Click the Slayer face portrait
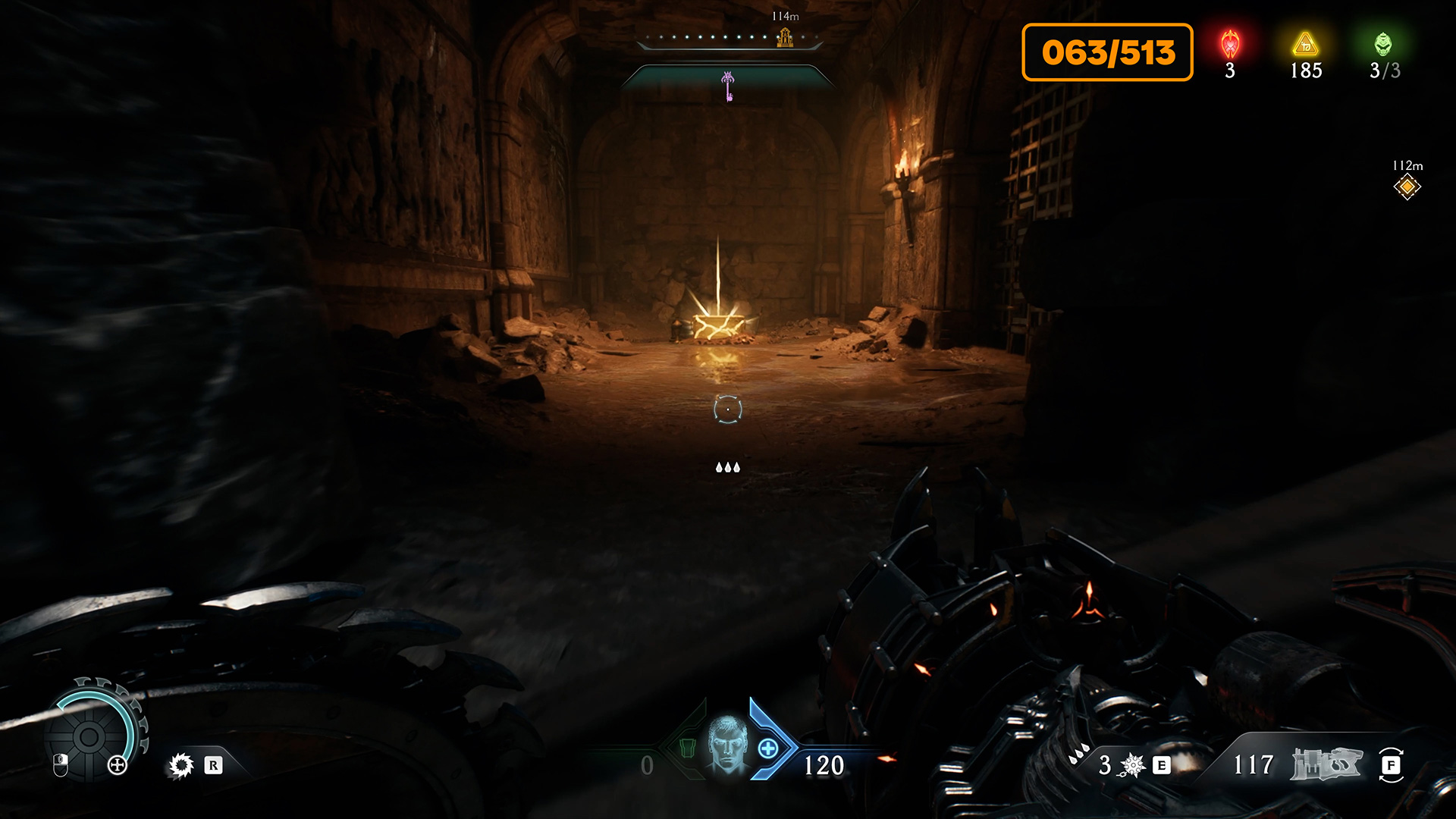The width and height of the screenshot is (1456, 819). point(727,745)
